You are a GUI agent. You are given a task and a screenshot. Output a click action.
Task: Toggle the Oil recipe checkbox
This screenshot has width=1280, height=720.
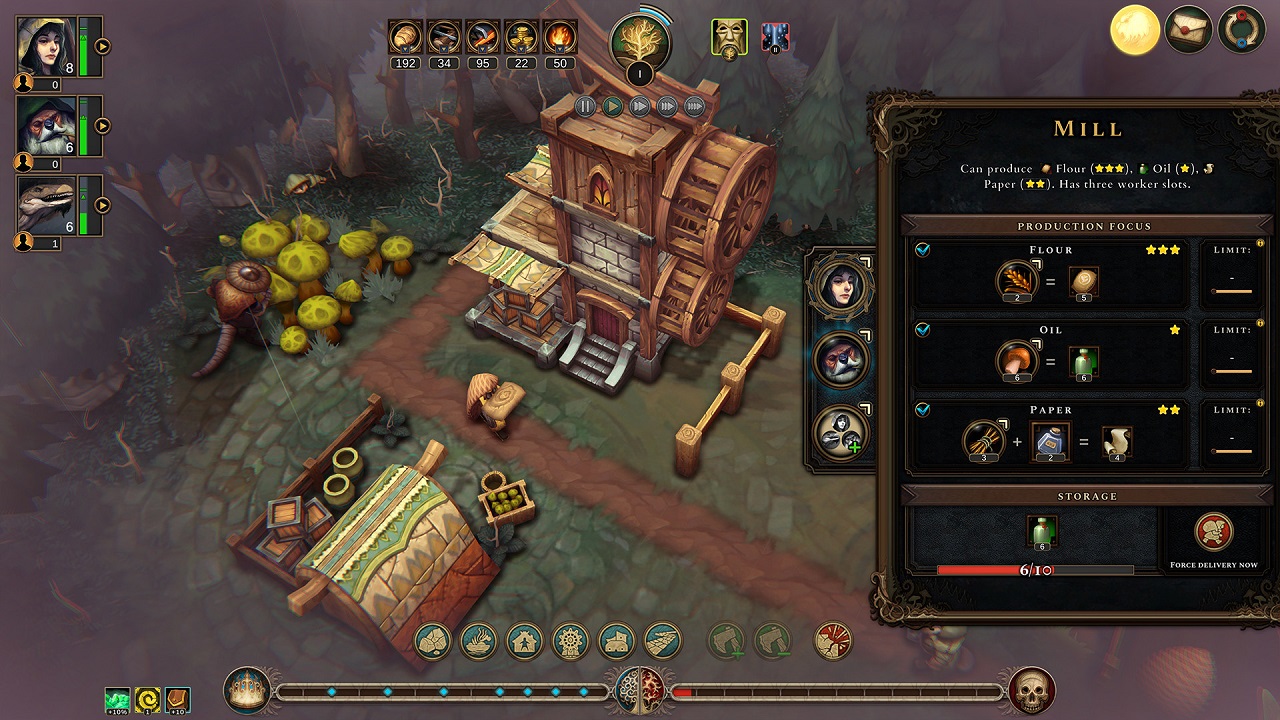coord(923,330)
